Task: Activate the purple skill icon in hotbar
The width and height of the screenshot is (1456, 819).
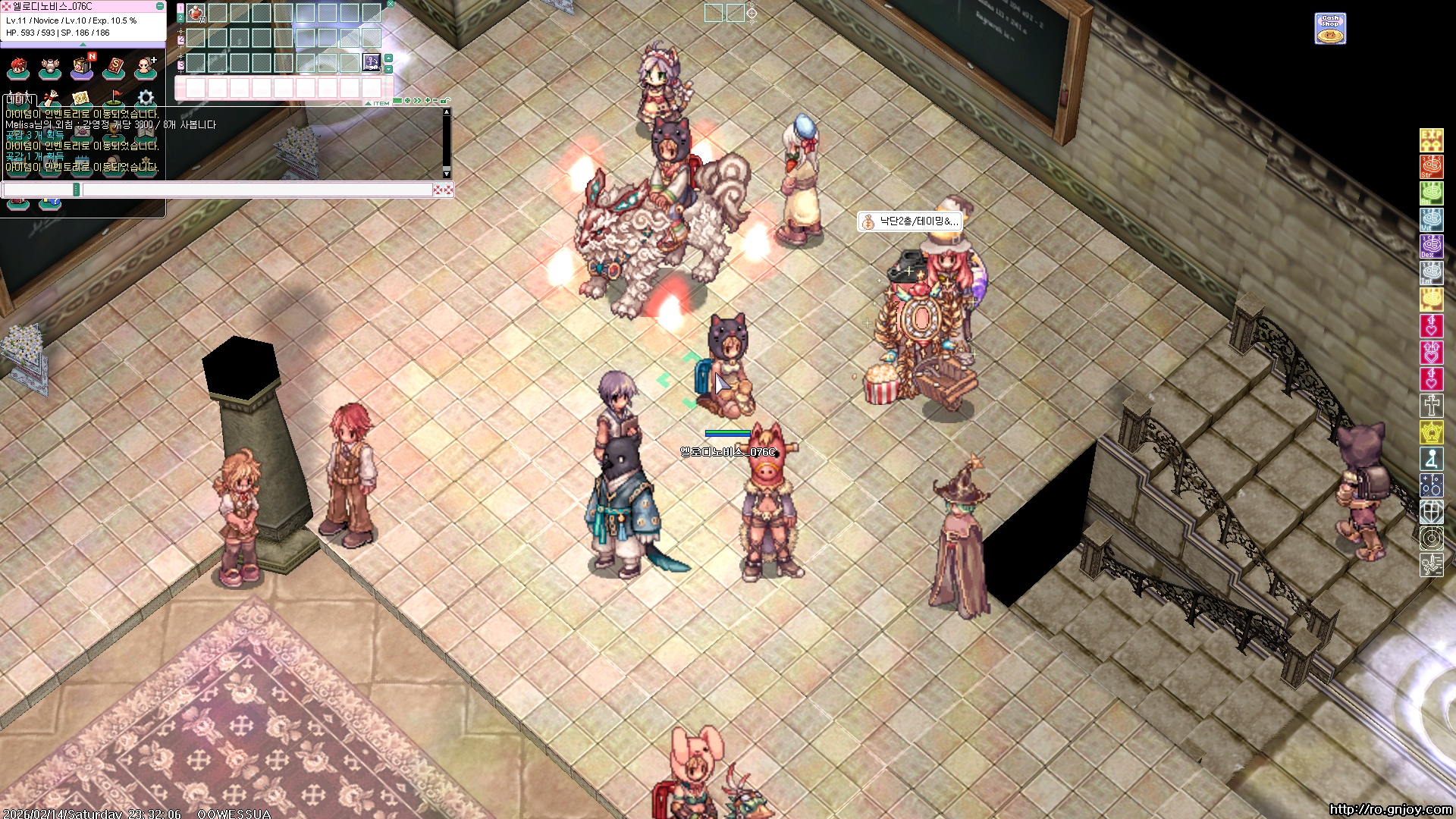Action: [x=372, y=61]
